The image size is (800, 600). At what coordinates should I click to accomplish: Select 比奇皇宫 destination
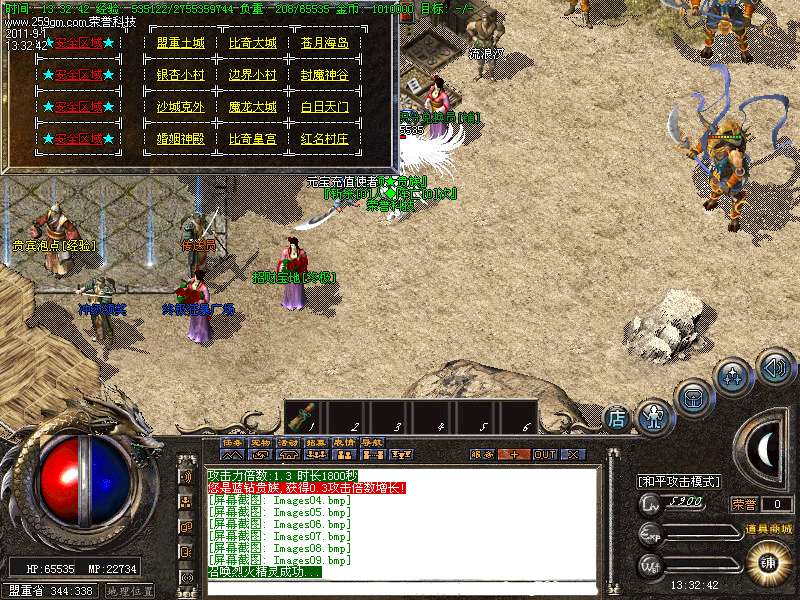click(x=252, y=139)
